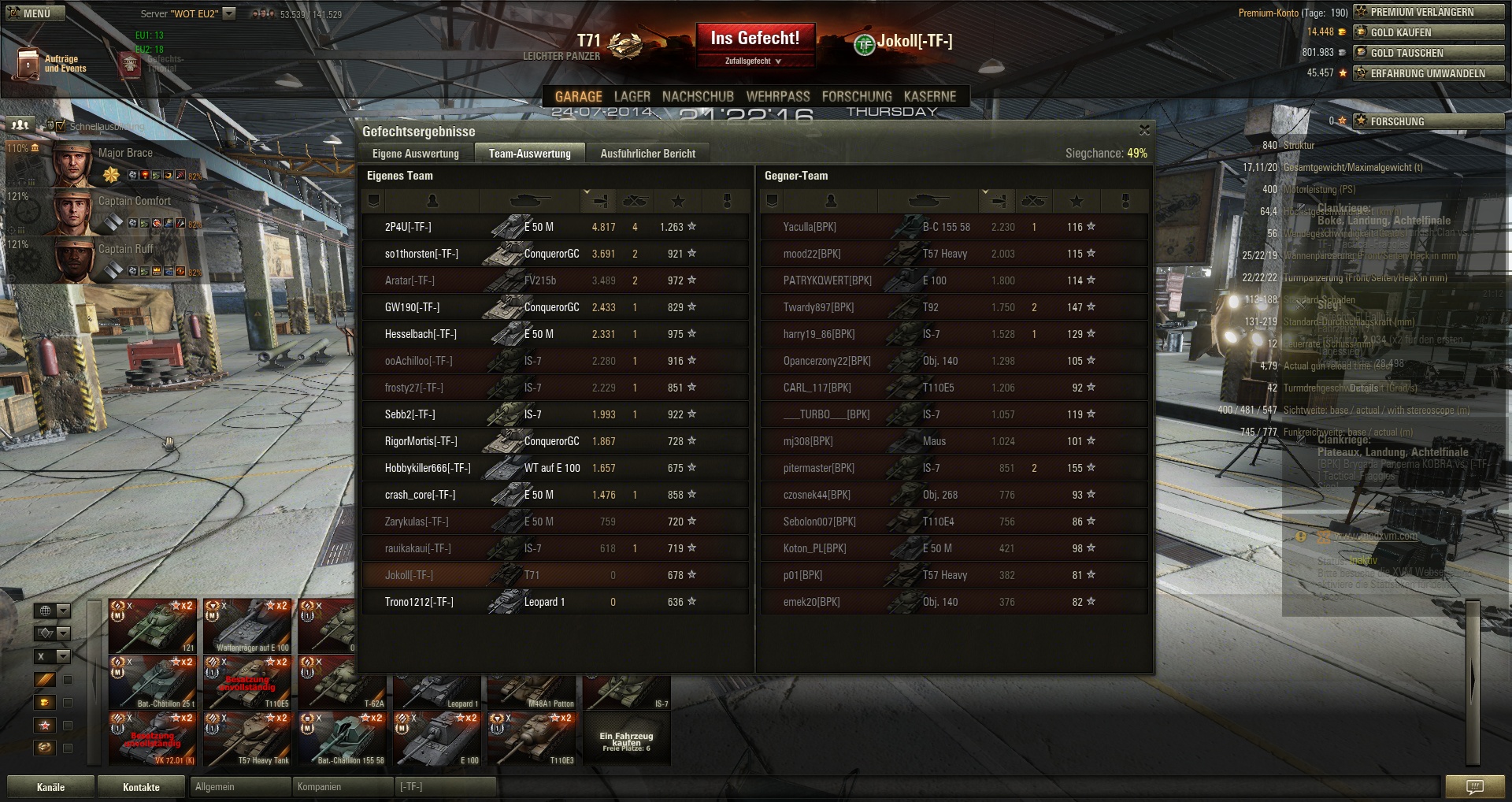This screenshot has height=802, width=1512.
Task: Open GOLD TAUSCHEN exchange
Action: (1429, 53)
